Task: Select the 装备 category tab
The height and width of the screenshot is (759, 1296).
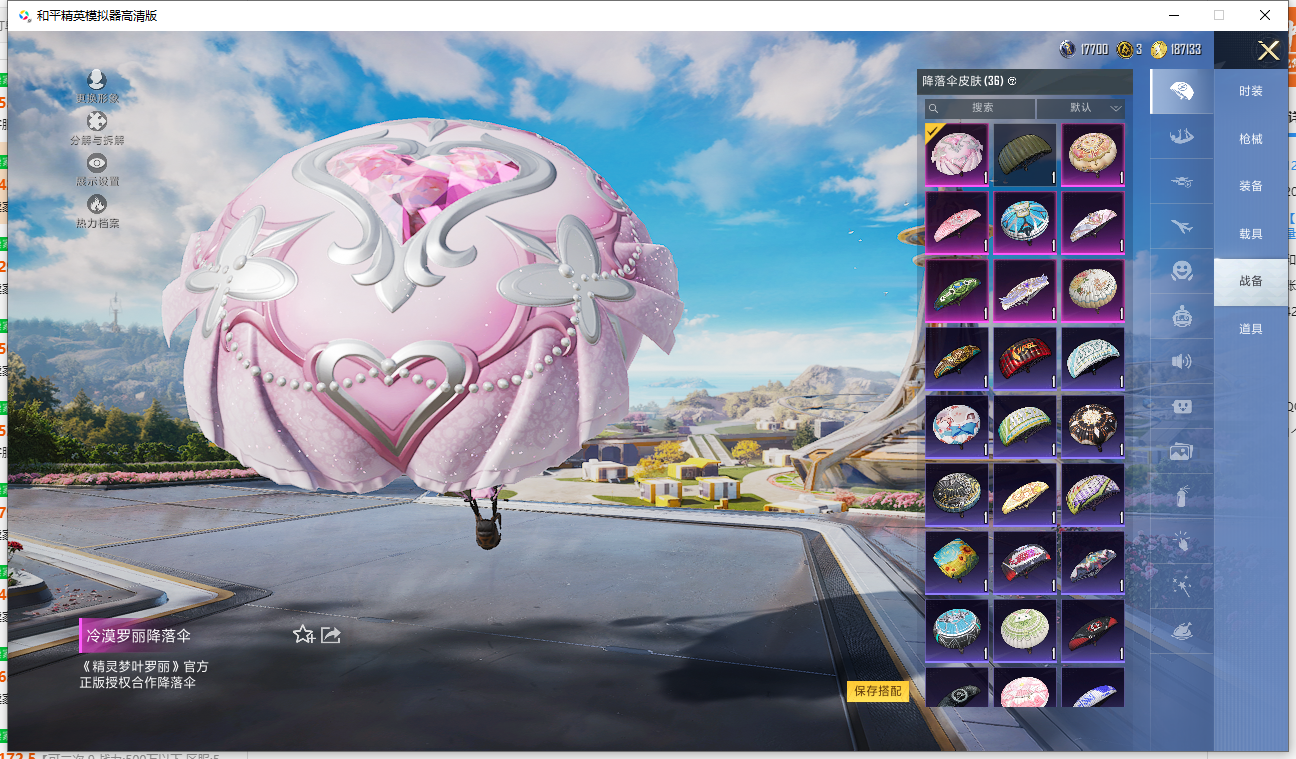Action: 1250,186
